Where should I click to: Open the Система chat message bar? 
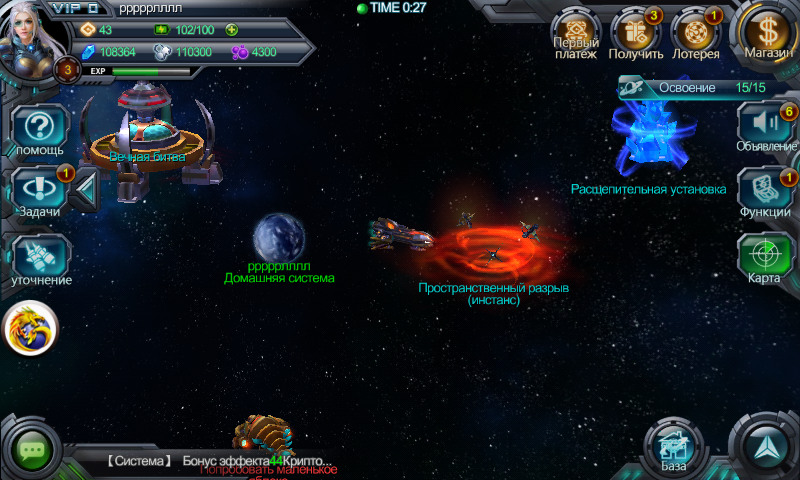pos(230,461)
